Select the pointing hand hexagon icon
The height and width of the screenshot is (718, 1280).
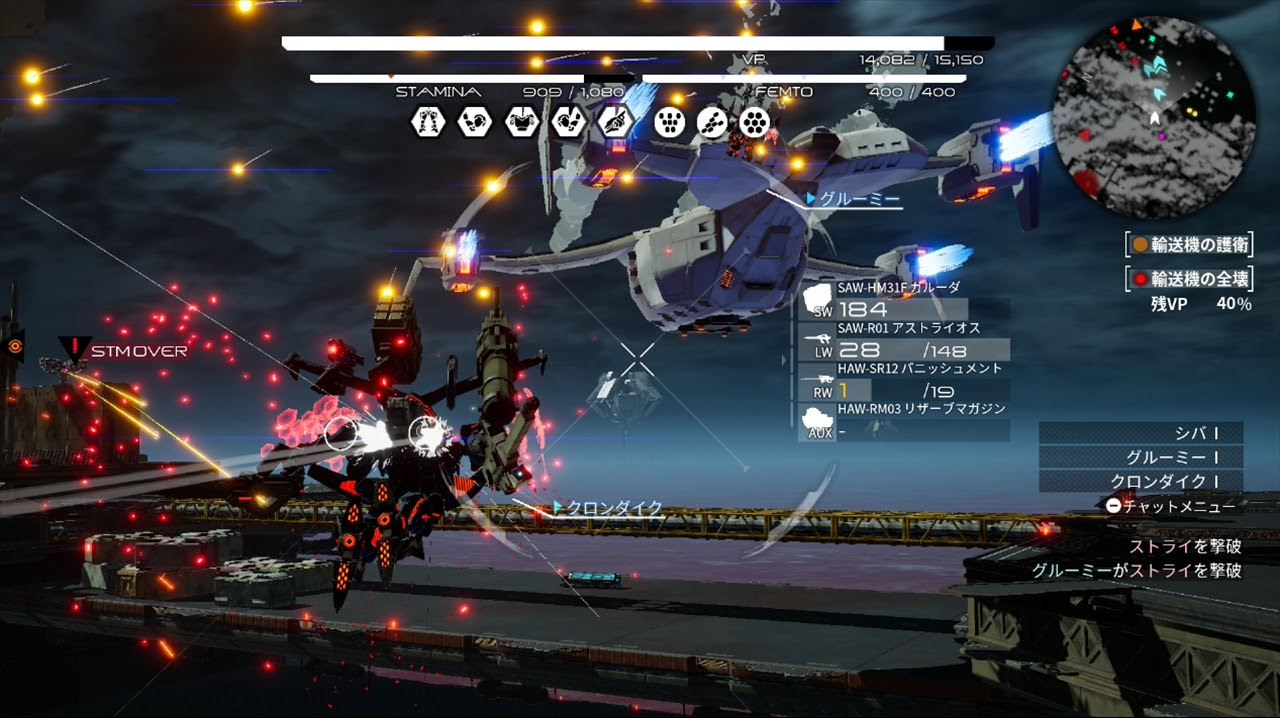tap(615, 122)
